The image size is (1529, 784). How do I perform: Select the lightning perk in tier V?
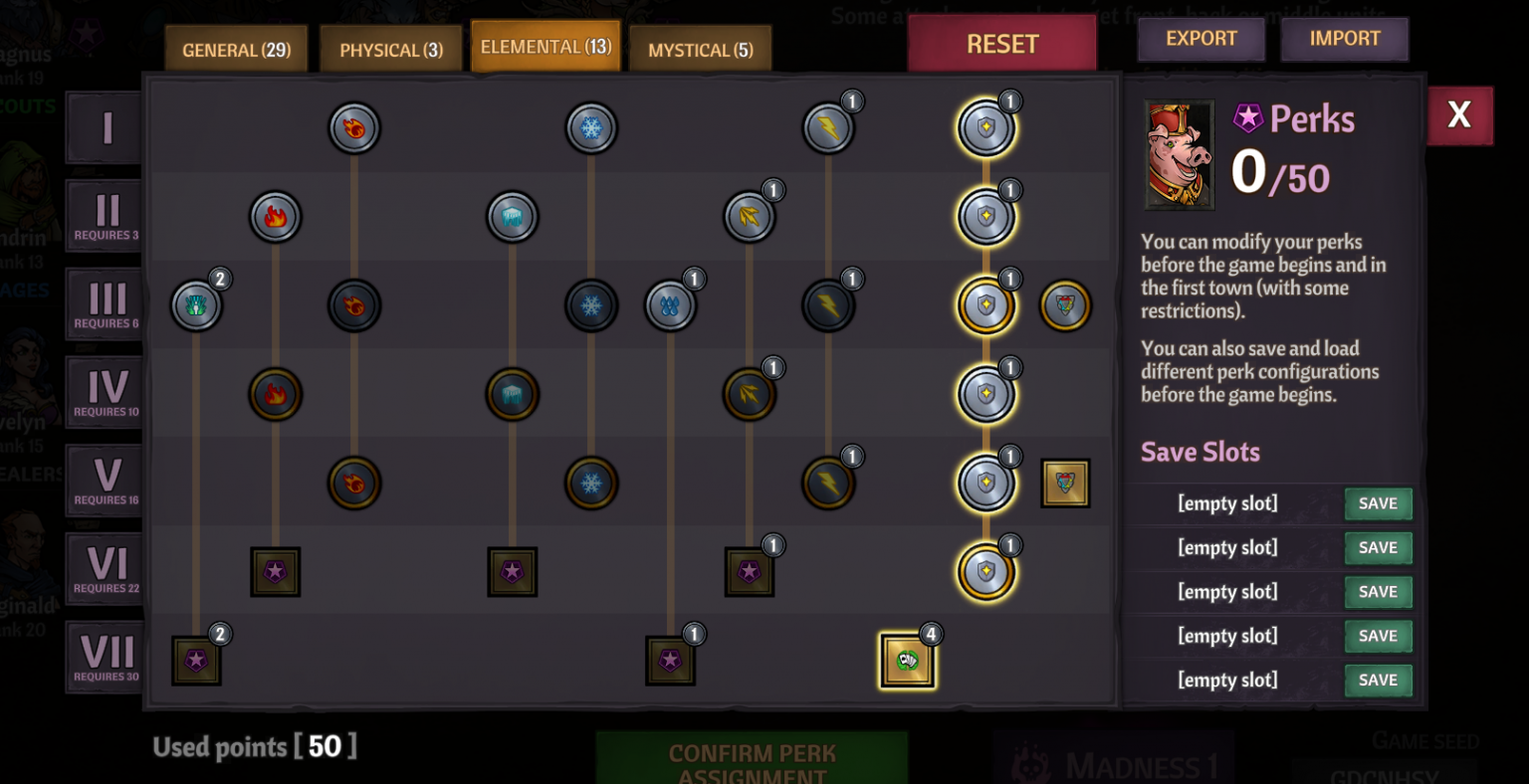click(x=828, y=484)
